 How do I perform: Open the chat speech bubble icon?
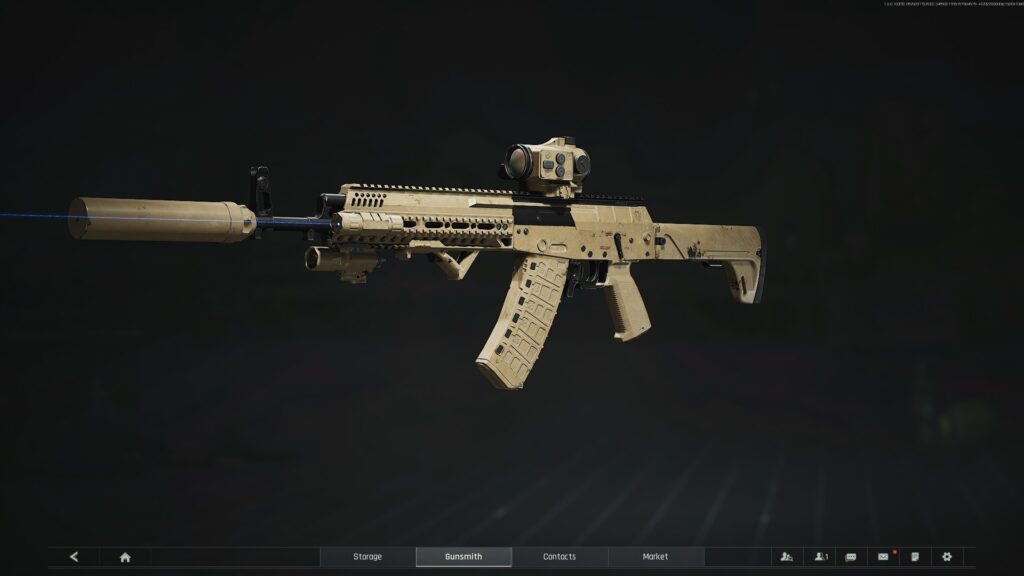click(x=851, y=557)
